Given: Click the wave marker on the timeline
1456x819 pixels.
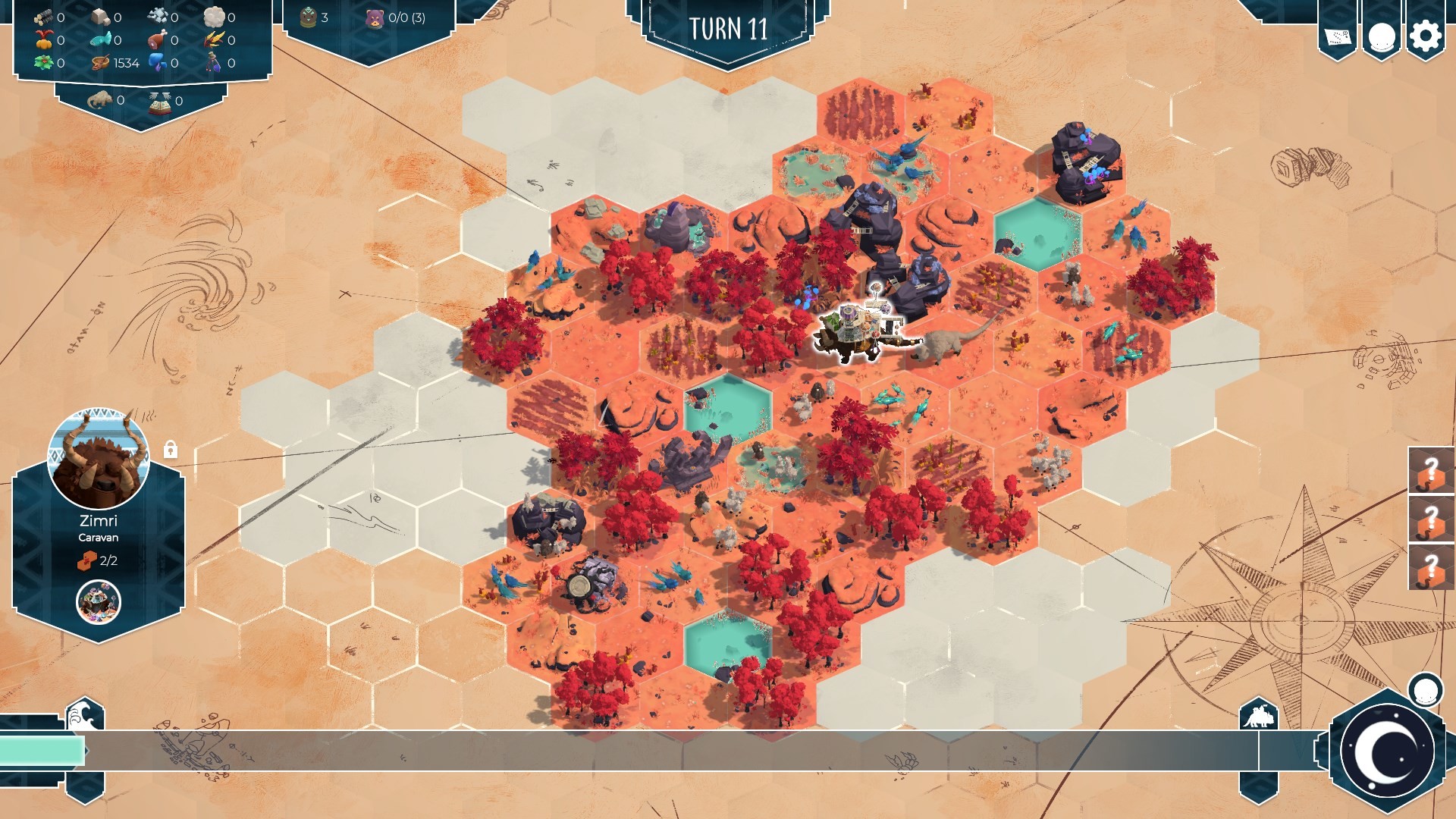Looking at the screenshot, I should pos(83,715).
